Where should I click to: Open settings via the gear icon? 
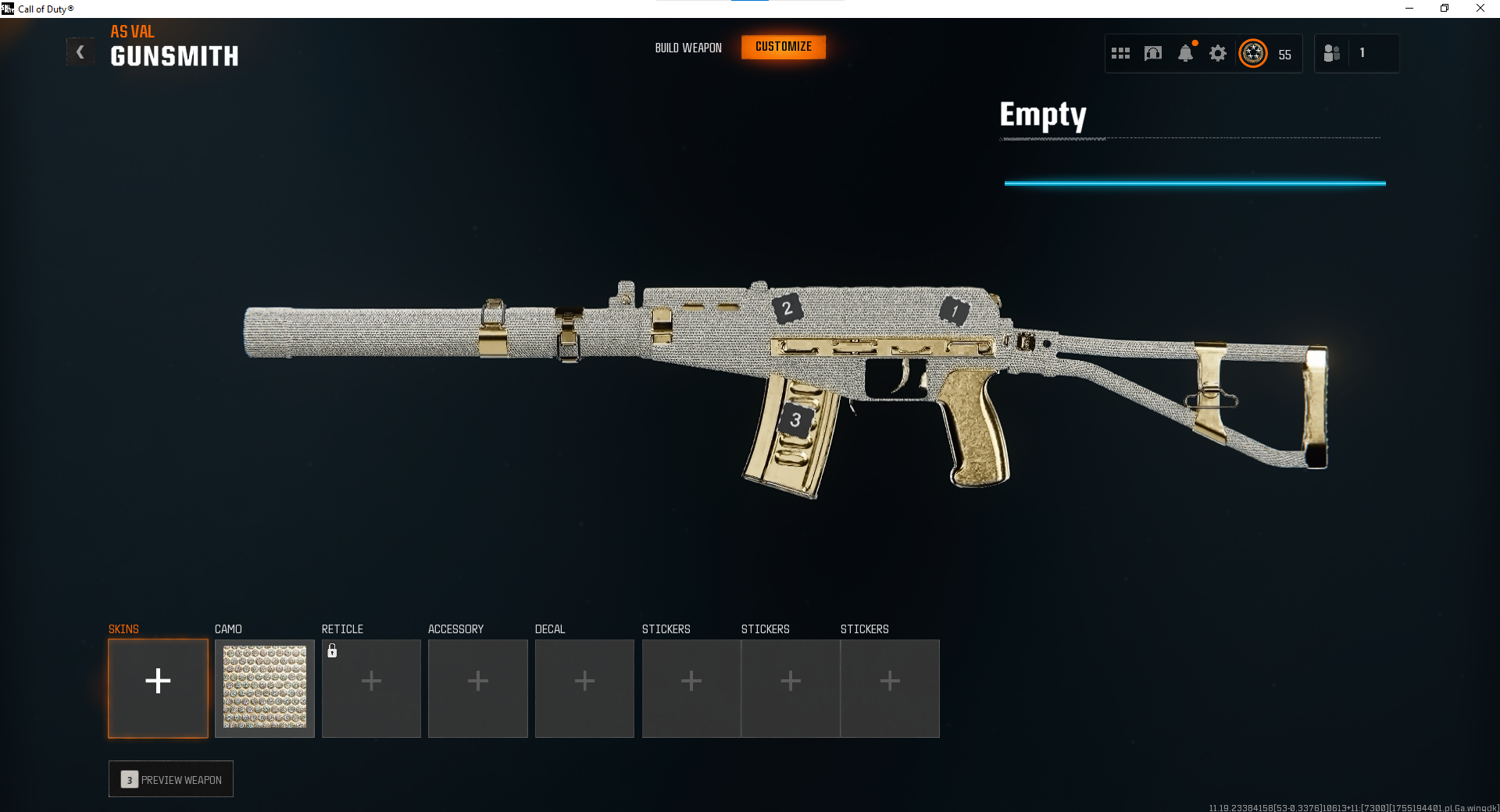click(1217, 53)
